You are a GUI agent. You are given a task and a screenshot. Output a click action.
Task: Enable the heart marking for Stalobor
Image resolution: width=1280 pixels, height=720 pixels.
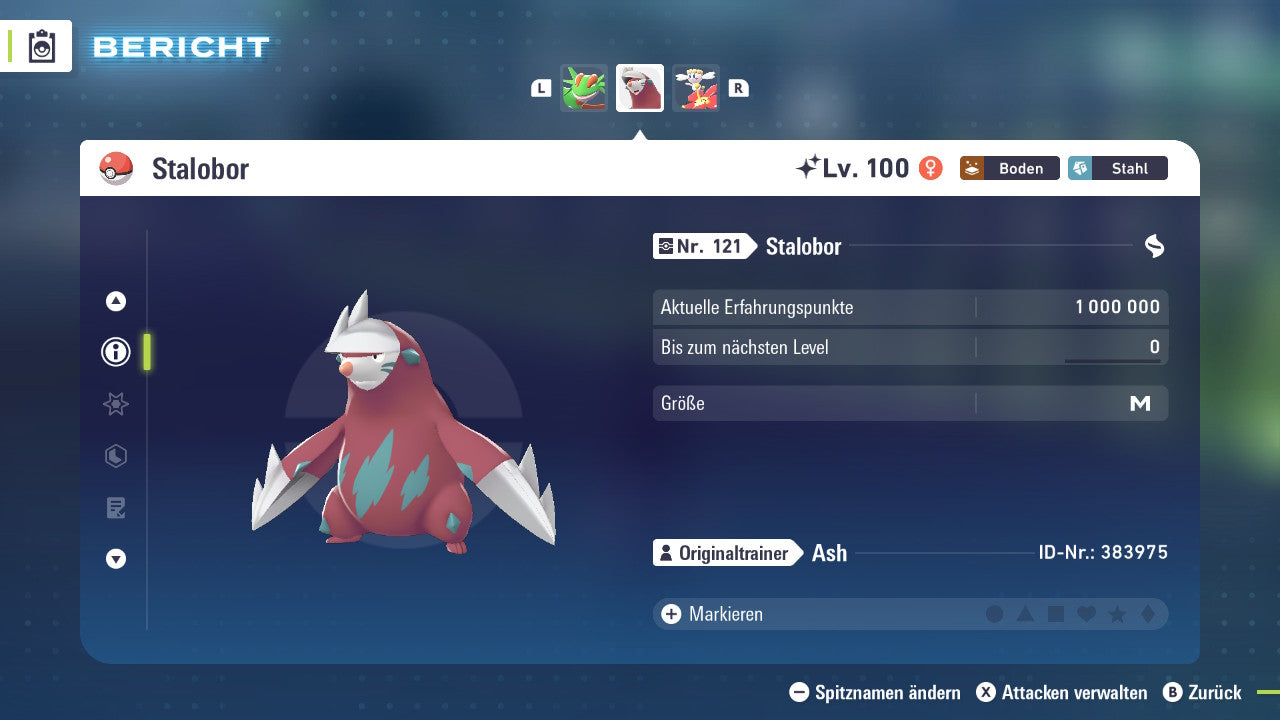tap(1086, 613)
